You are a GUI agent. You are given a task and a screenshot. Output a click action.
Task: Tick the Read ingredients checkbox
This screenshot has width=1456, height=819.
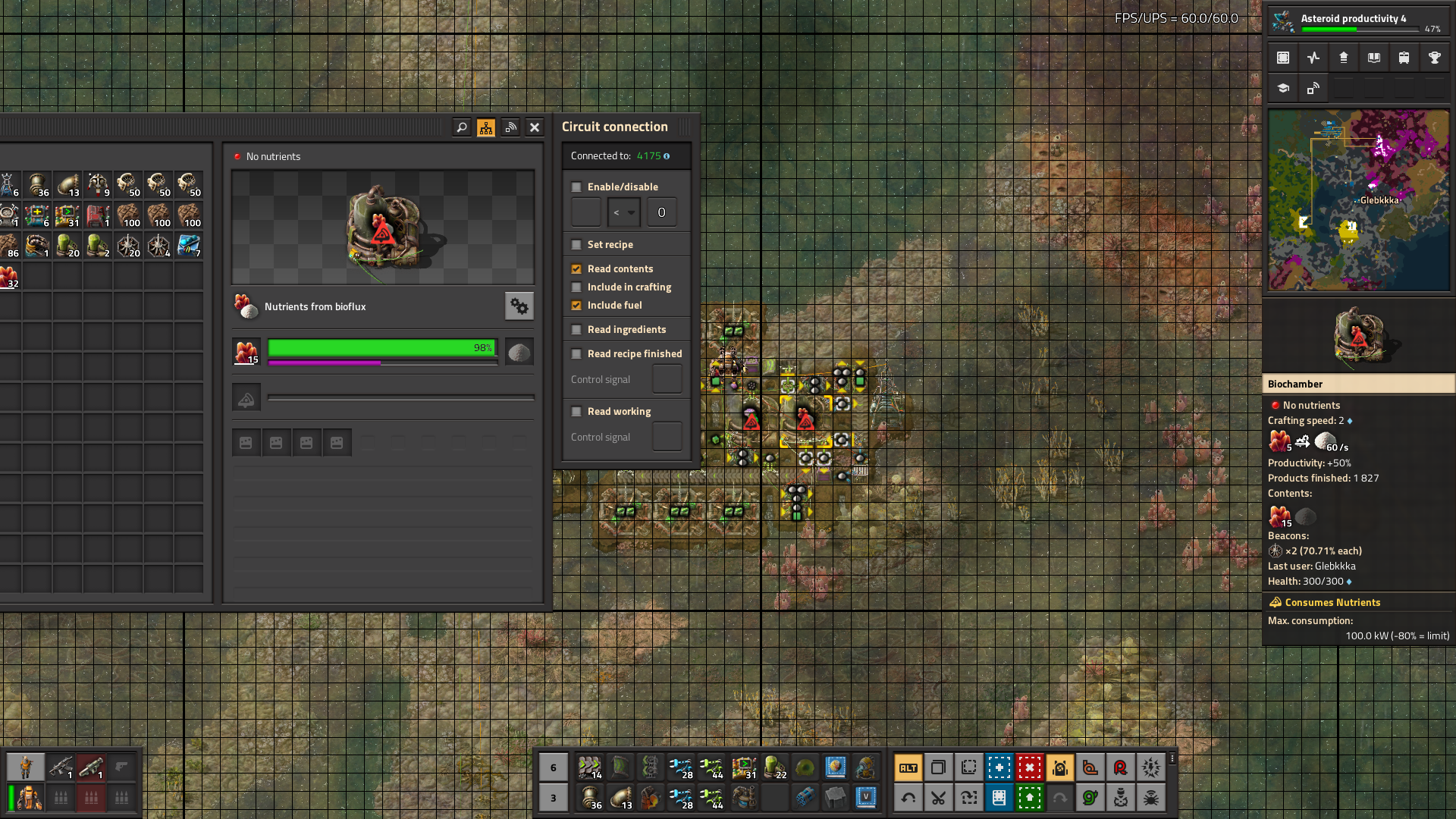point(576,330)
